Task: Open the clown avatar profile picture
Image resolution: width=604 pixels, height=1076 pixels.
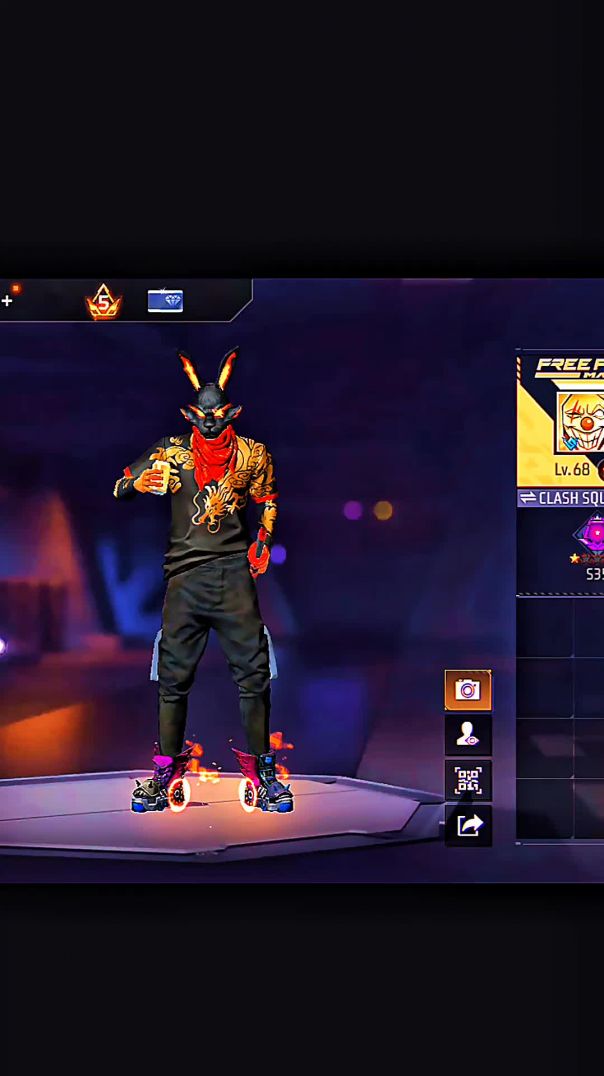Action: (582, 422)
